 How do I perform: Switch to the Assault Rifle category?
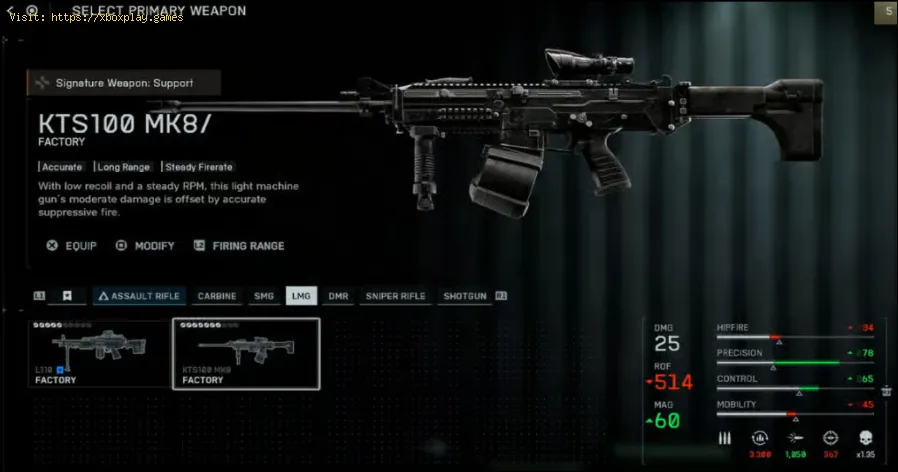point(139,296)
